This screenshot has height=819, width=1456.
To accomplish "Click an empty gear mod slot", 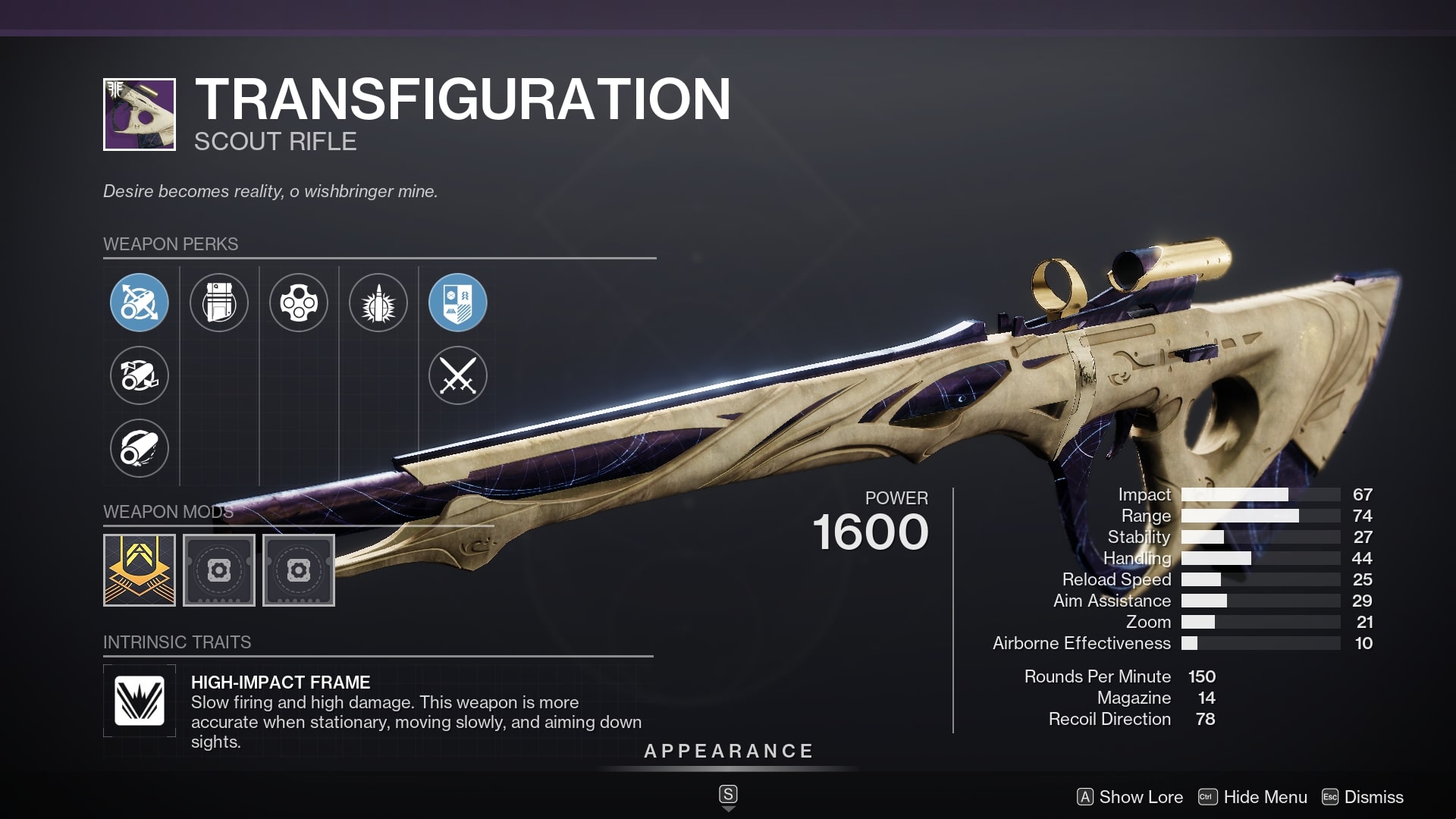I will pos(219,570).
